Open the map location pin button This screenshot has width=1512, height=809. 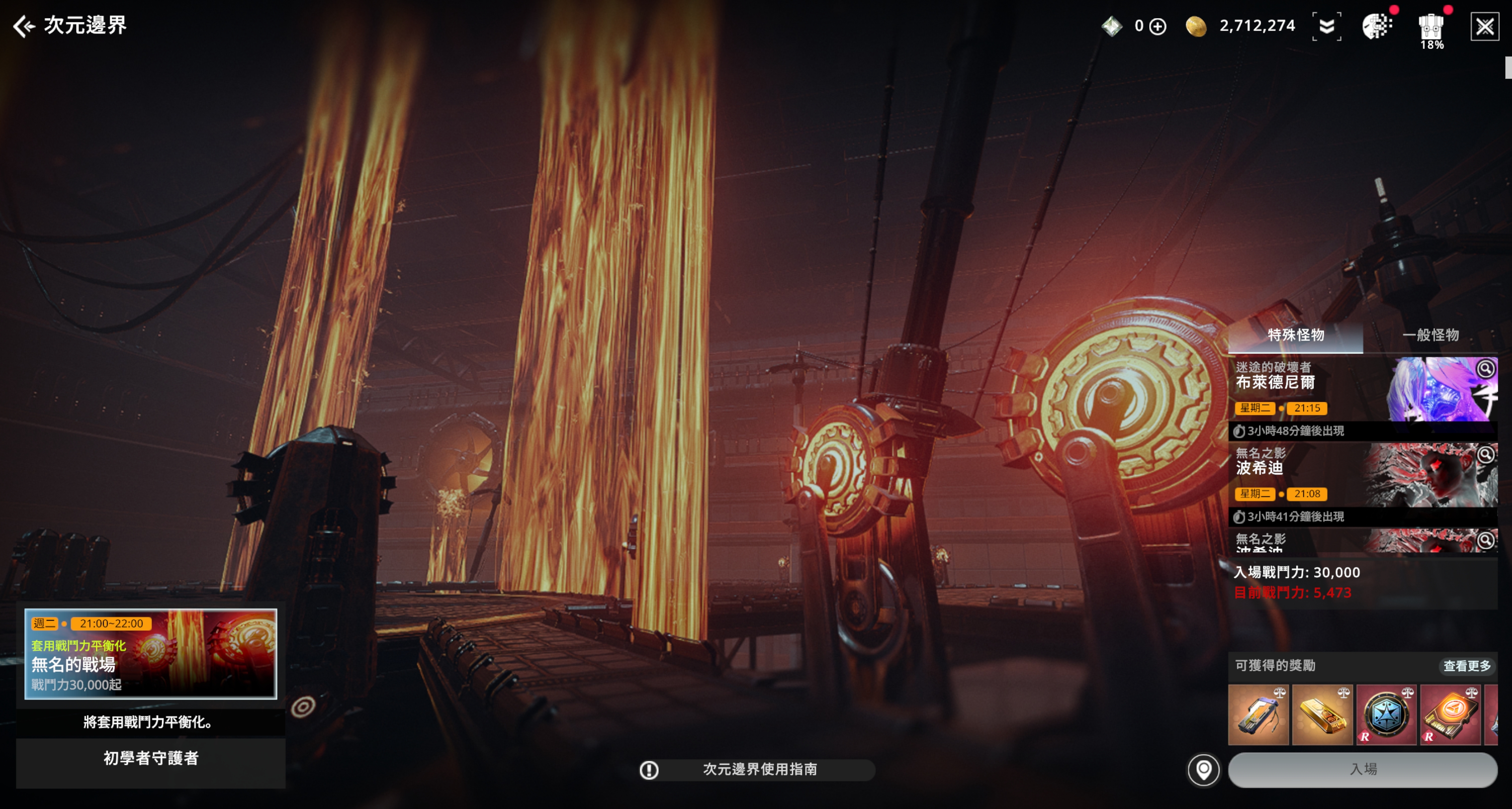point(1203,769)
